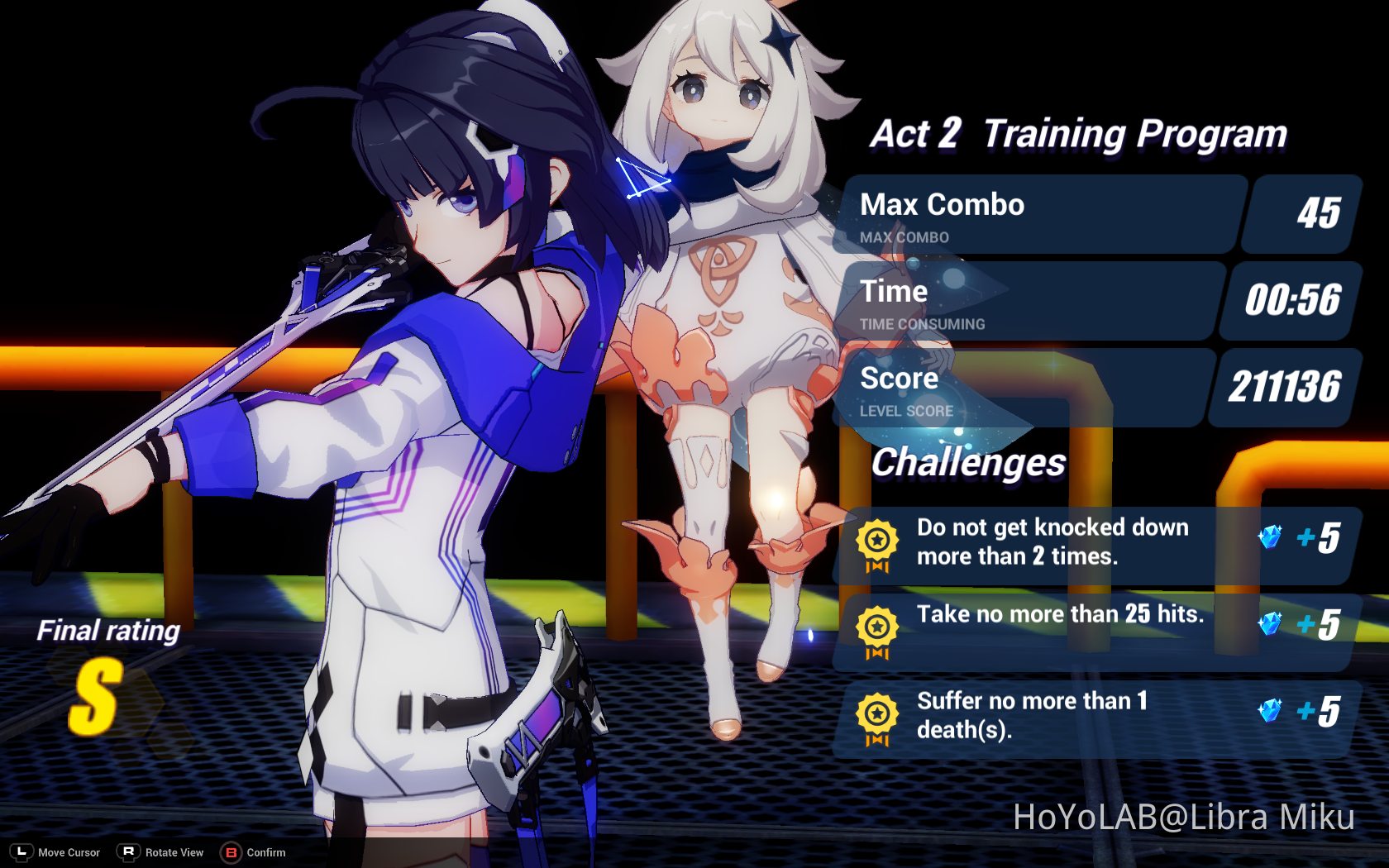
Task: Click Rotate View text in the bottom bar
Action: tap(174, 852)
